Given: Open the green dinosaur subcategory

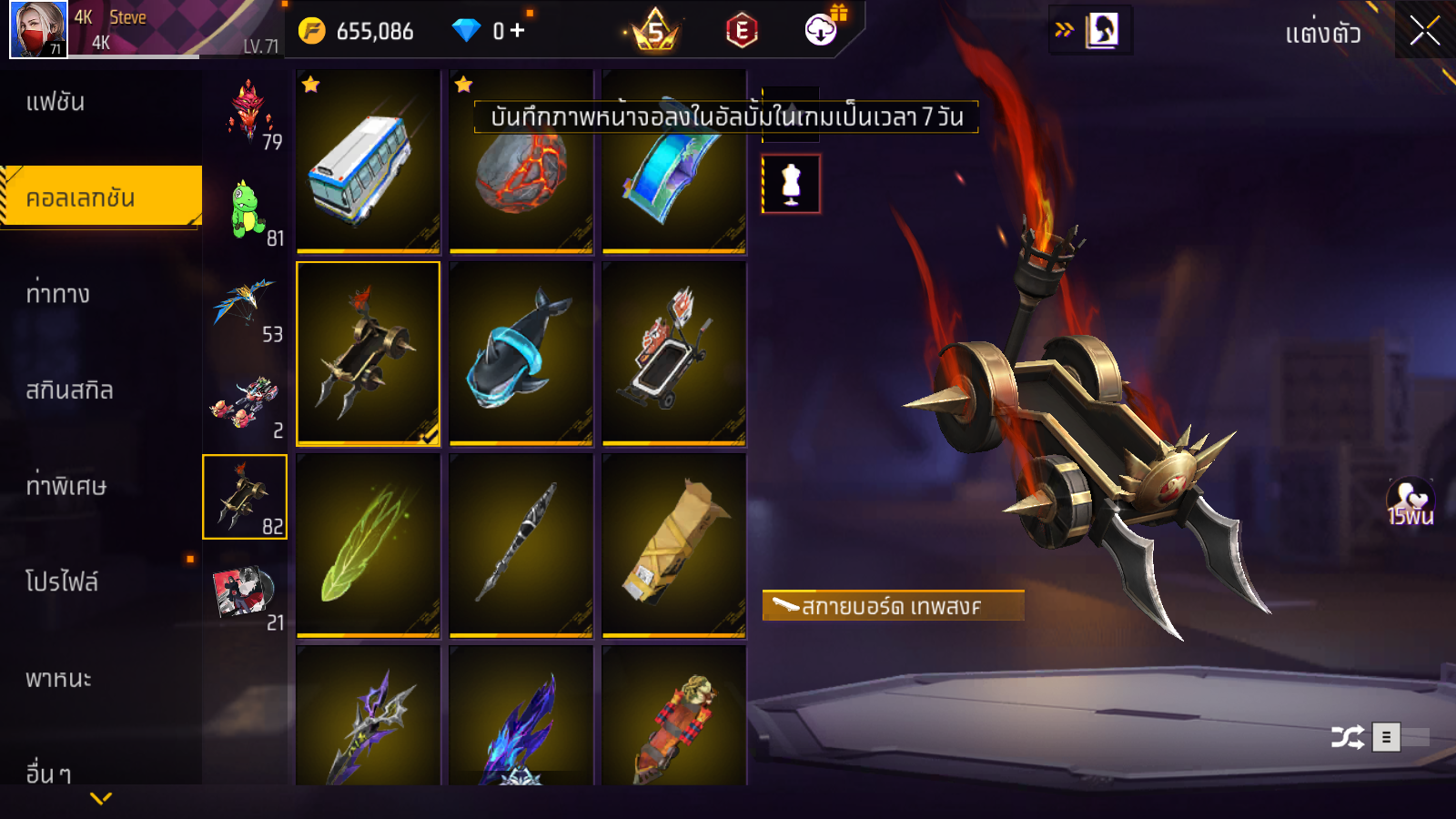Looking at the screenshot, I should click(x=246, y=211).
